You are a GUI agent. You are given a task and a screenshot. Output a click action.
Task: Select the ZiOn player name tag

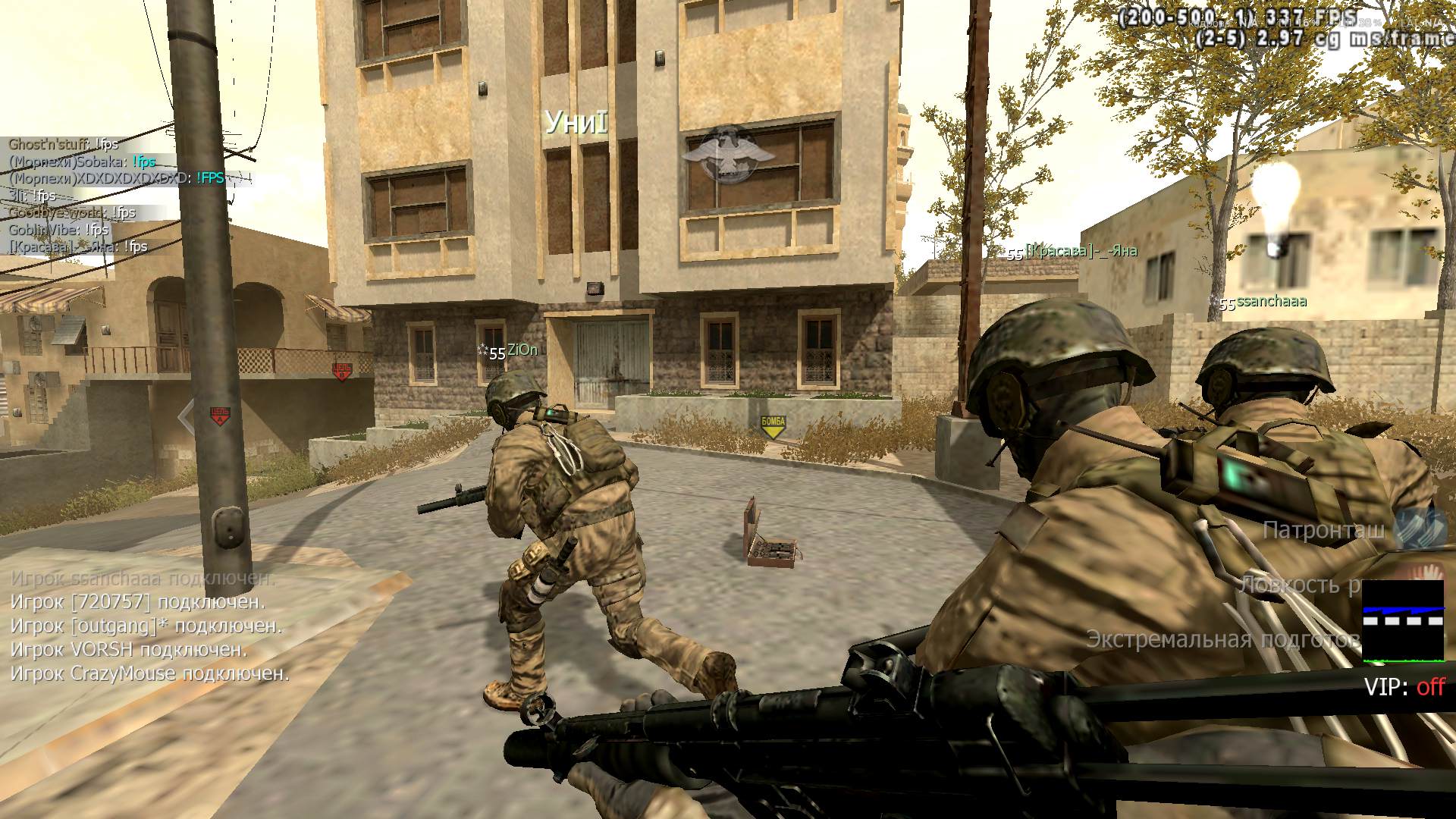pos(522,350)
